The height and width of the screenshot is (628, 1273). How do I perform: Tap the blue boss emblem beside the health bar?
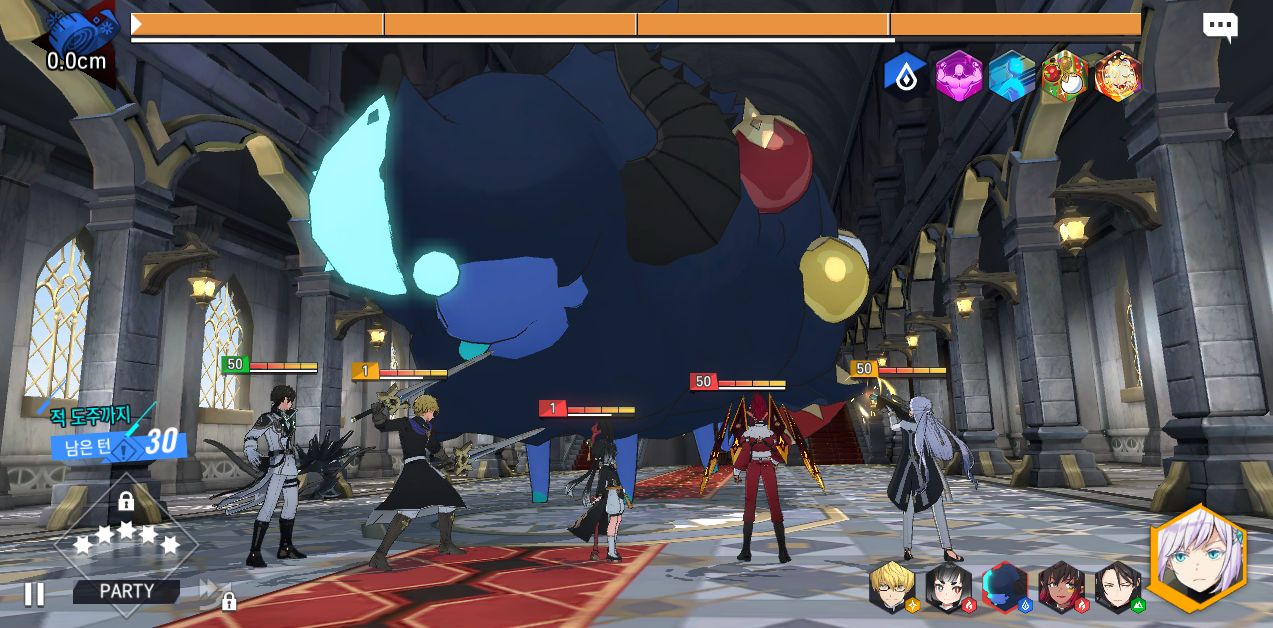tap(82, 31)
